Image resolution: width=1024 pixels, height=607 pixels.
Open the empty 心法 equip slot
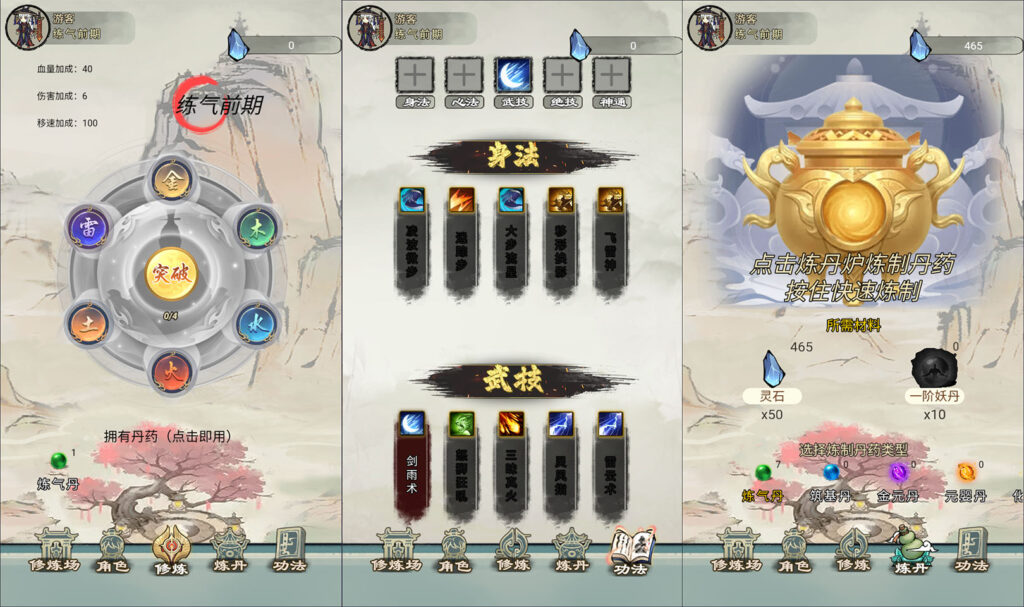click(x=463, y=75)
